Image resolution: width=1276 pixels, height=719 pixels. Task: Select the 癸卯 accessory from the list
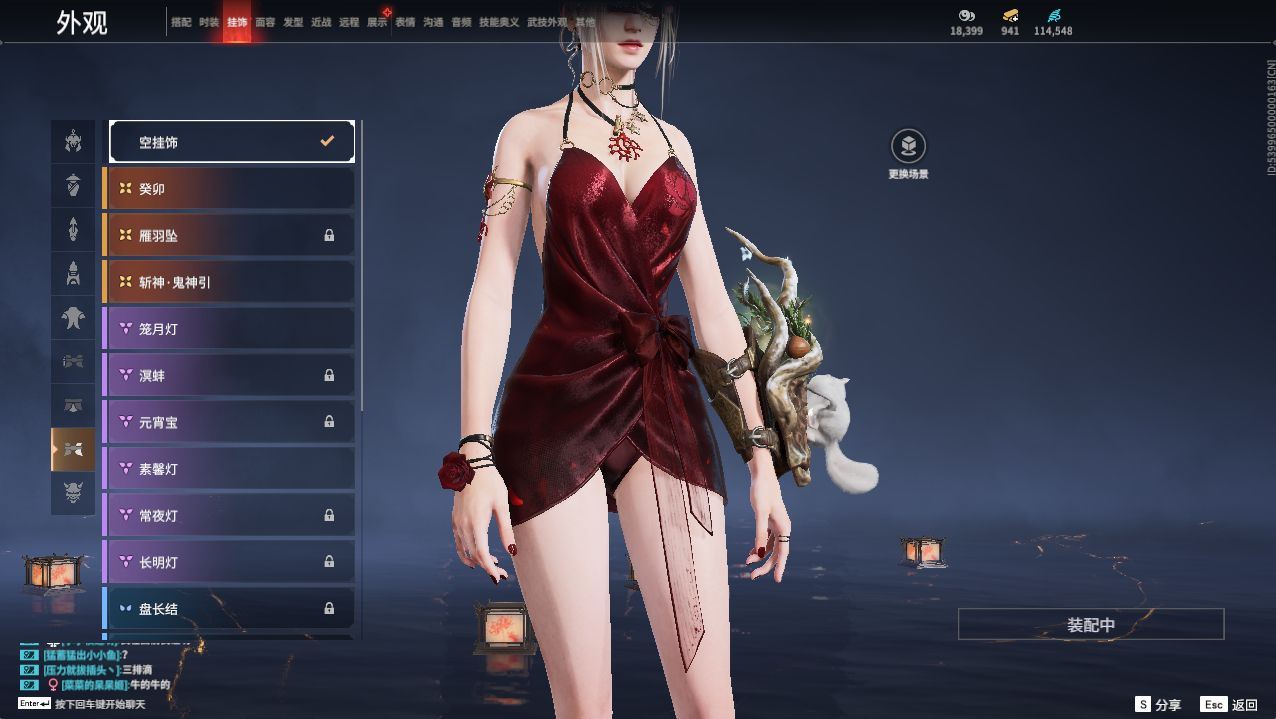pos(230,189)
